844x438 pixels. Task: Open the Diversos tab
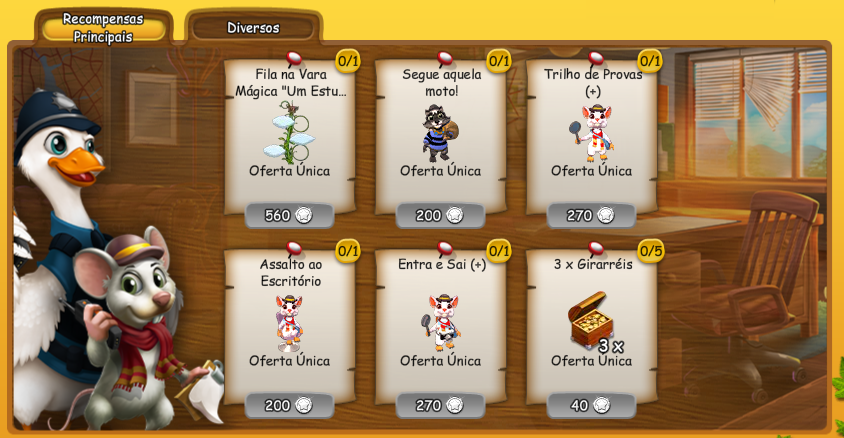click(253, 27)
